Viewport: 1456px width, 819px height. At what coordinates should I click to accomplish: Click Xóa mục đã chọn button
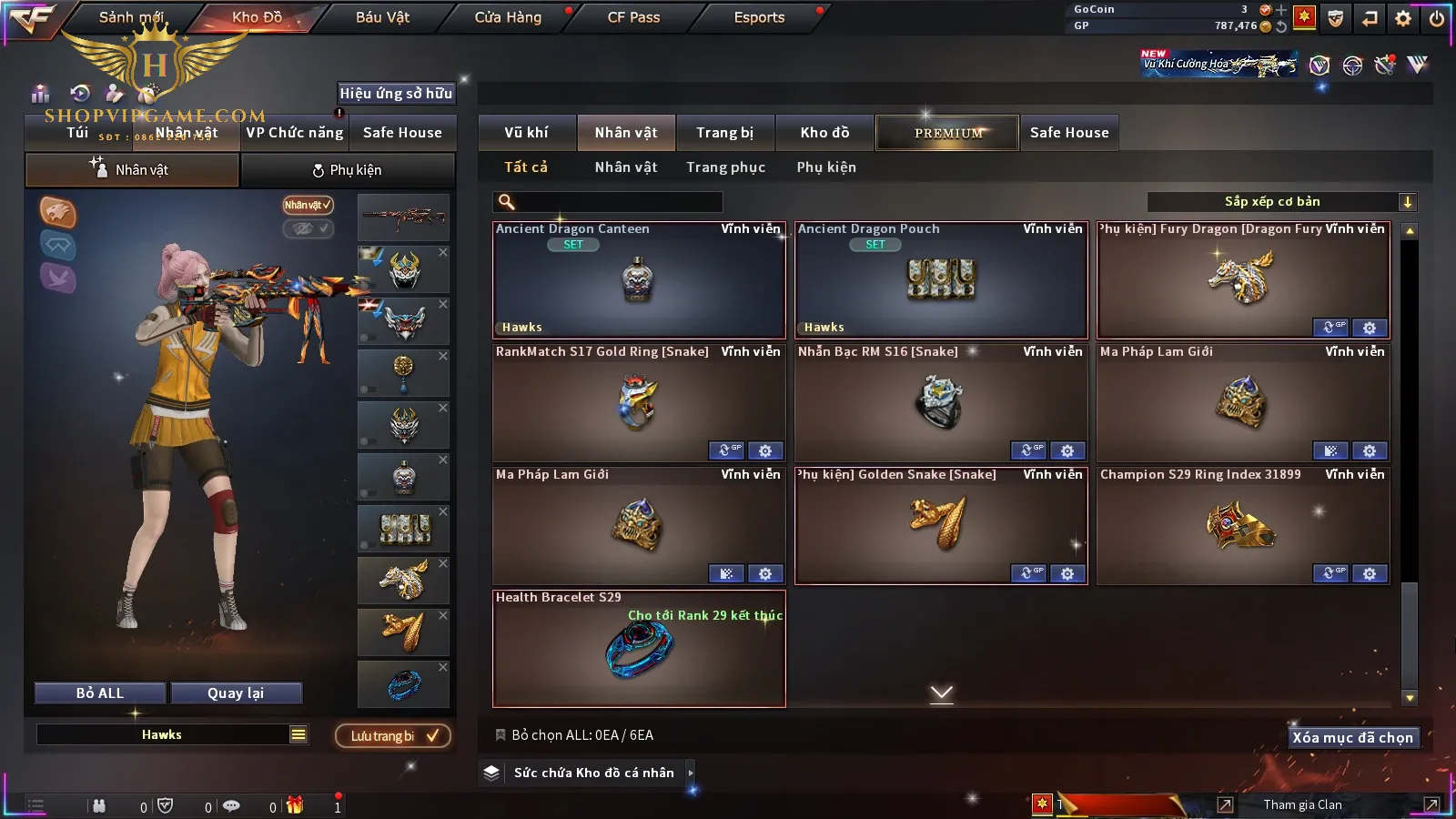point(1352,738)
